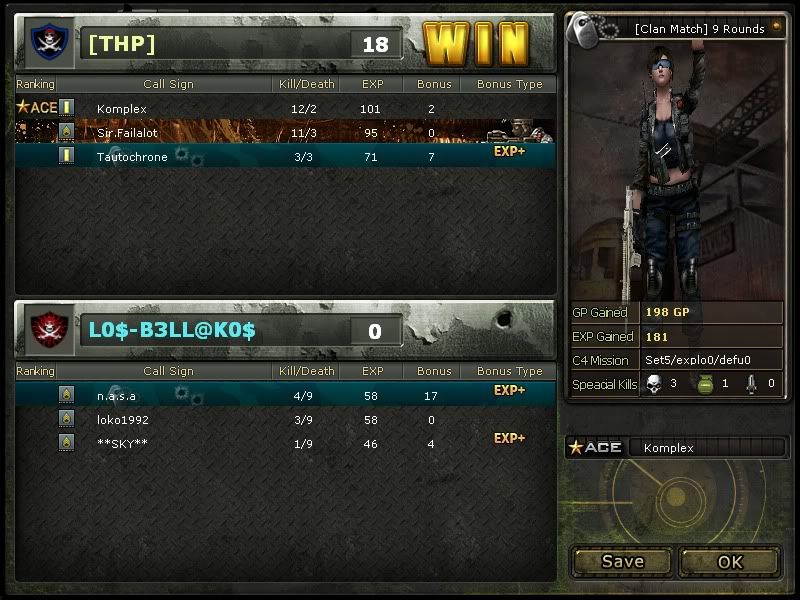The height and width of the screenshot is (600, 800).
Task: Save the match result screenshot
Action: pyautogui.click(x=622, y=561)
